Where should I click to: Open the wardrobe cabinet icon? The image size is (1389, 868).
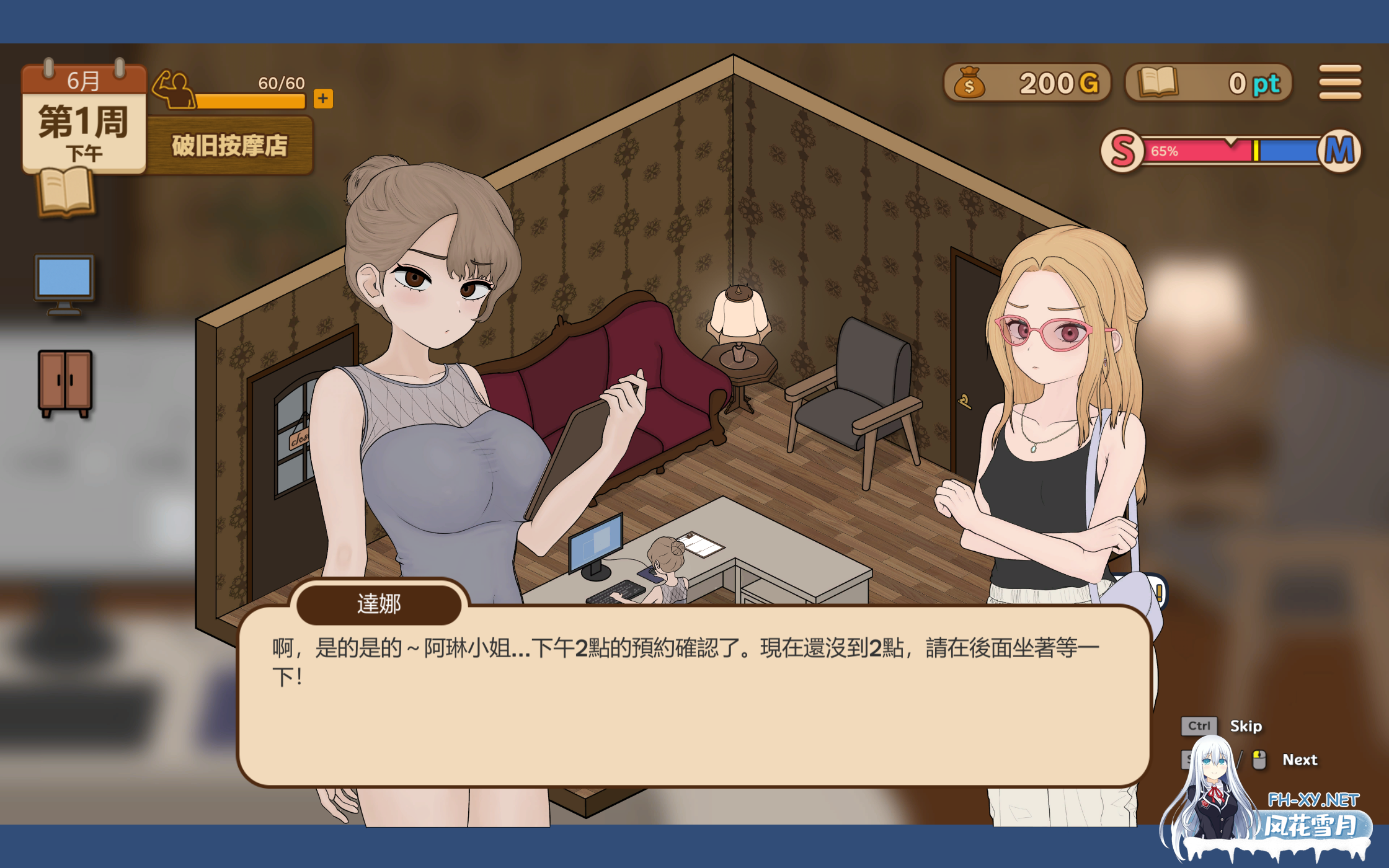coord(65,383)
